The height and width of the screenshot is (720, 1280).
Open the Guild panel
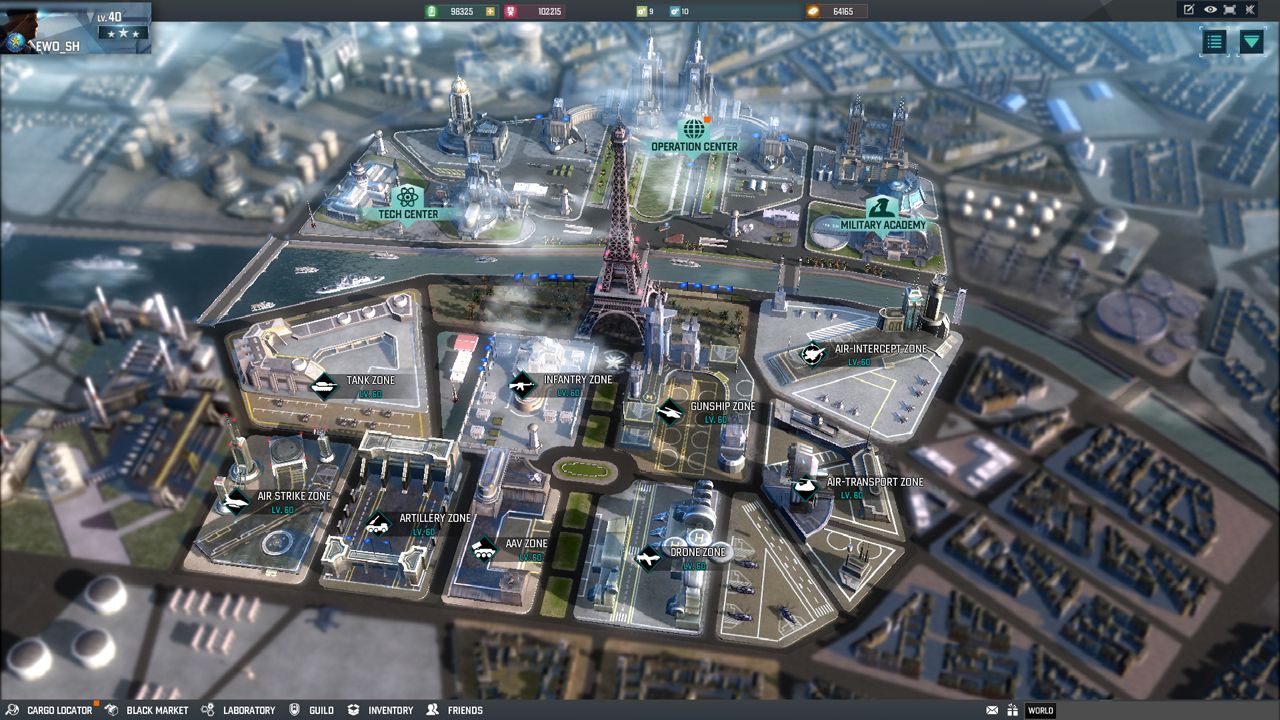click(320, 710)
